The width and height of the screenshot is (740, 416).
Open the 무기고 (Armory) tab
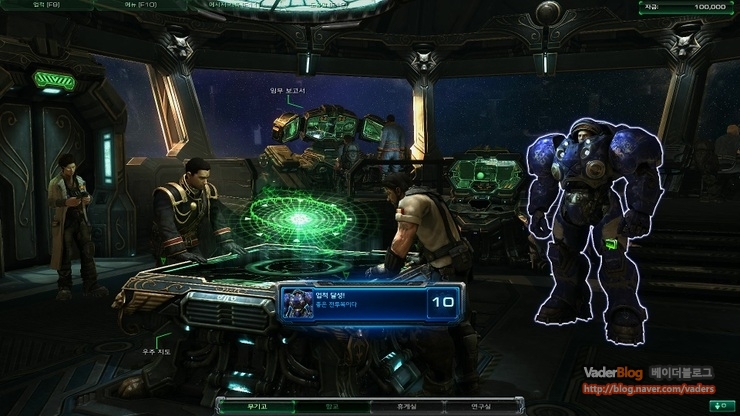[x=259, y=407]
